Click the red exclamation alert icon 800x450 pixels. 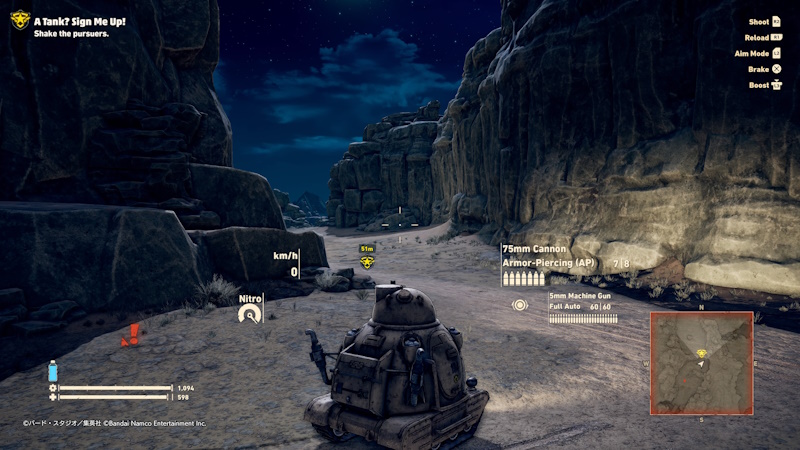pyautogui.click(x=131, y=335)
